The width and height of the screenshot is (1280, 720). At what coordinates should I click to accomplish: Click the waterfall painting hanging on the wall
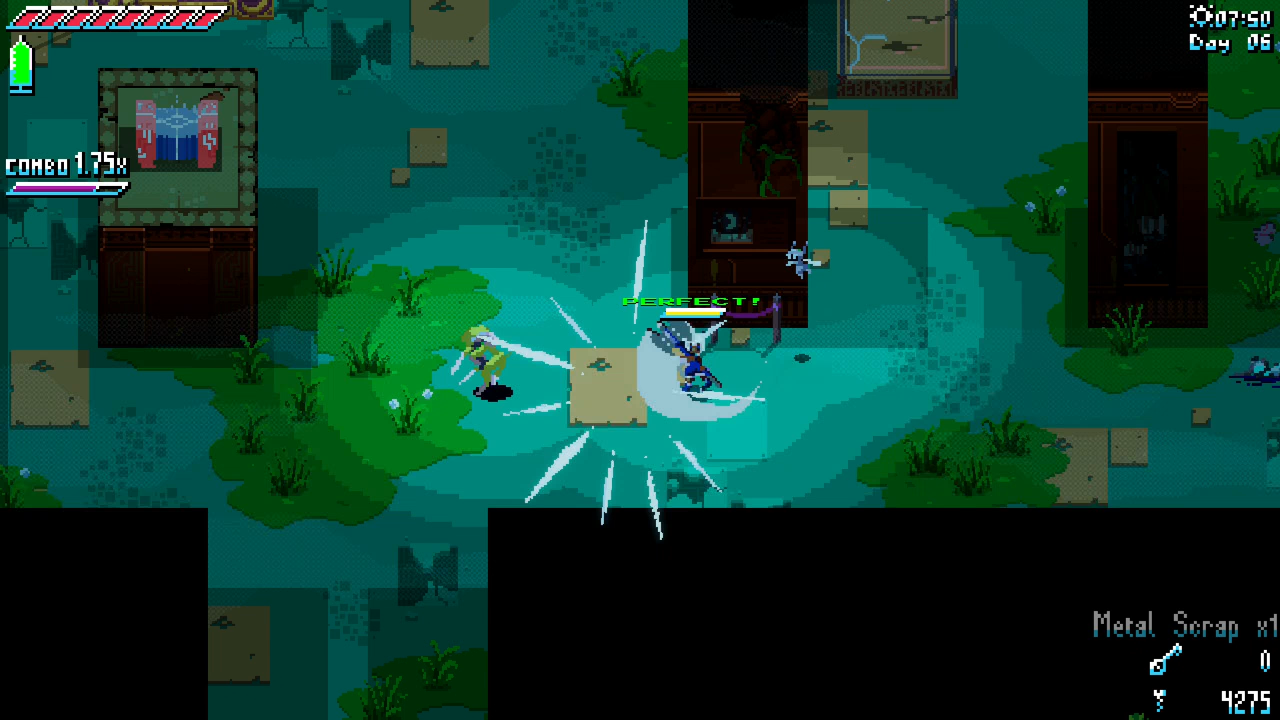[x=176, y=137]
